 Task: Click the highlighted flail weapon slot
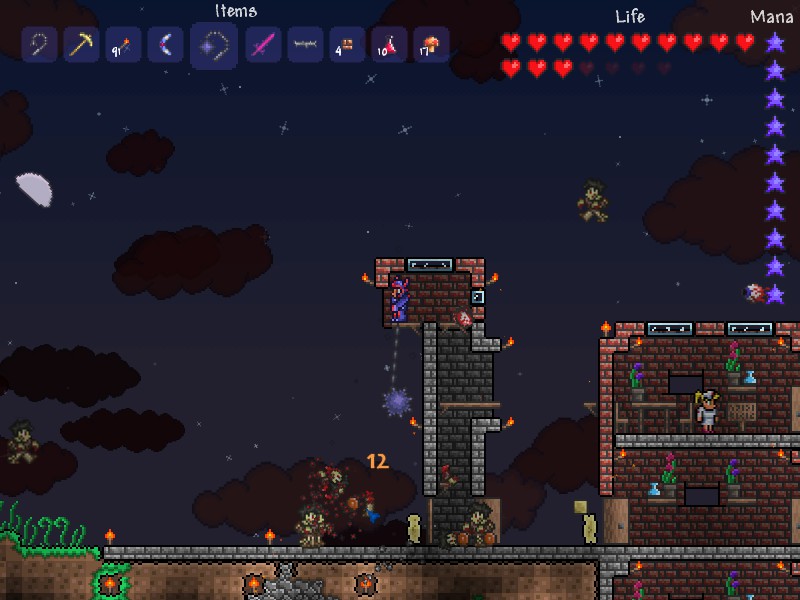pos(214,46)
